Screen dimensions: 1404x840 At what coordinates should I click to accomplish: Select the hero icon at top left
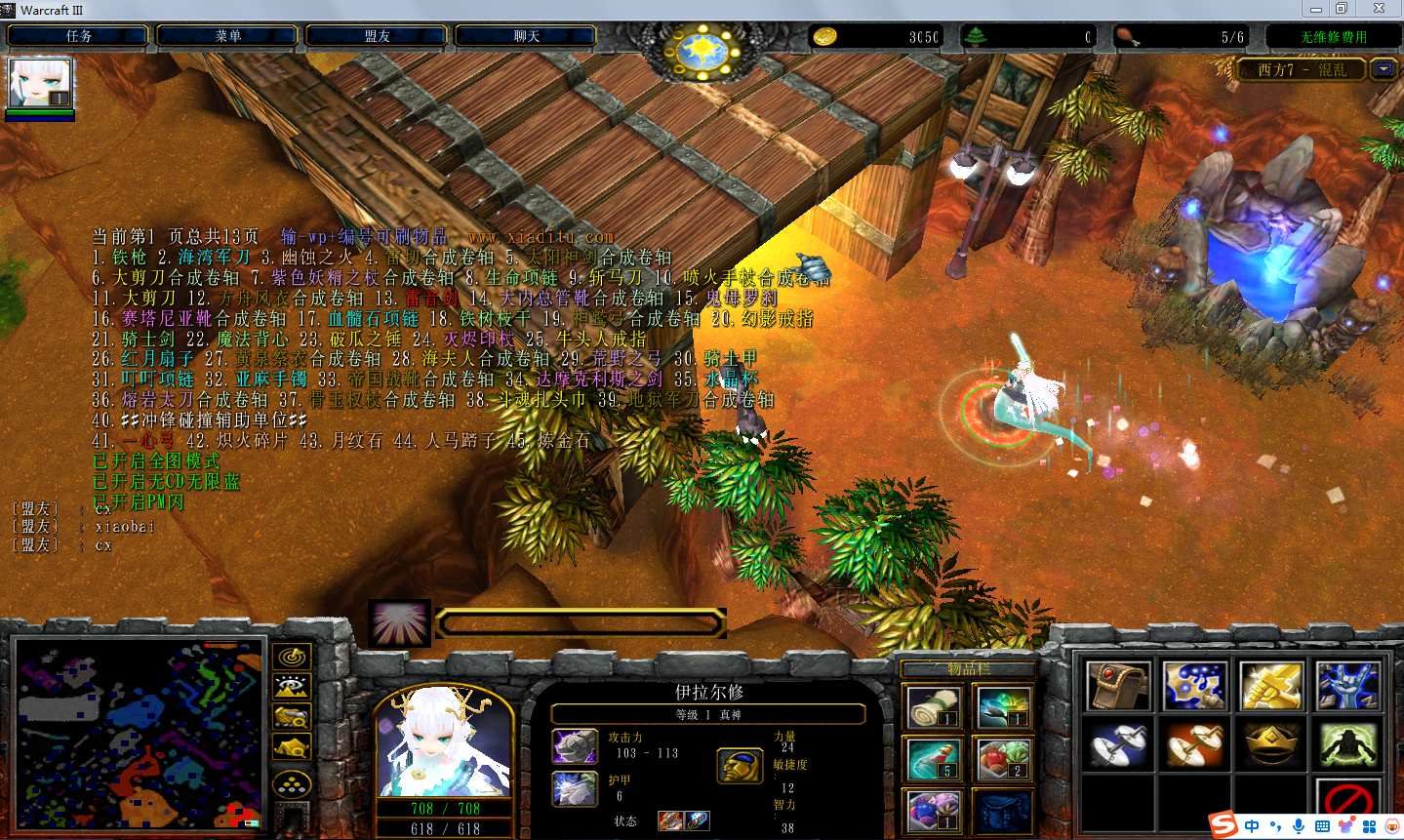tap(40, 84)
